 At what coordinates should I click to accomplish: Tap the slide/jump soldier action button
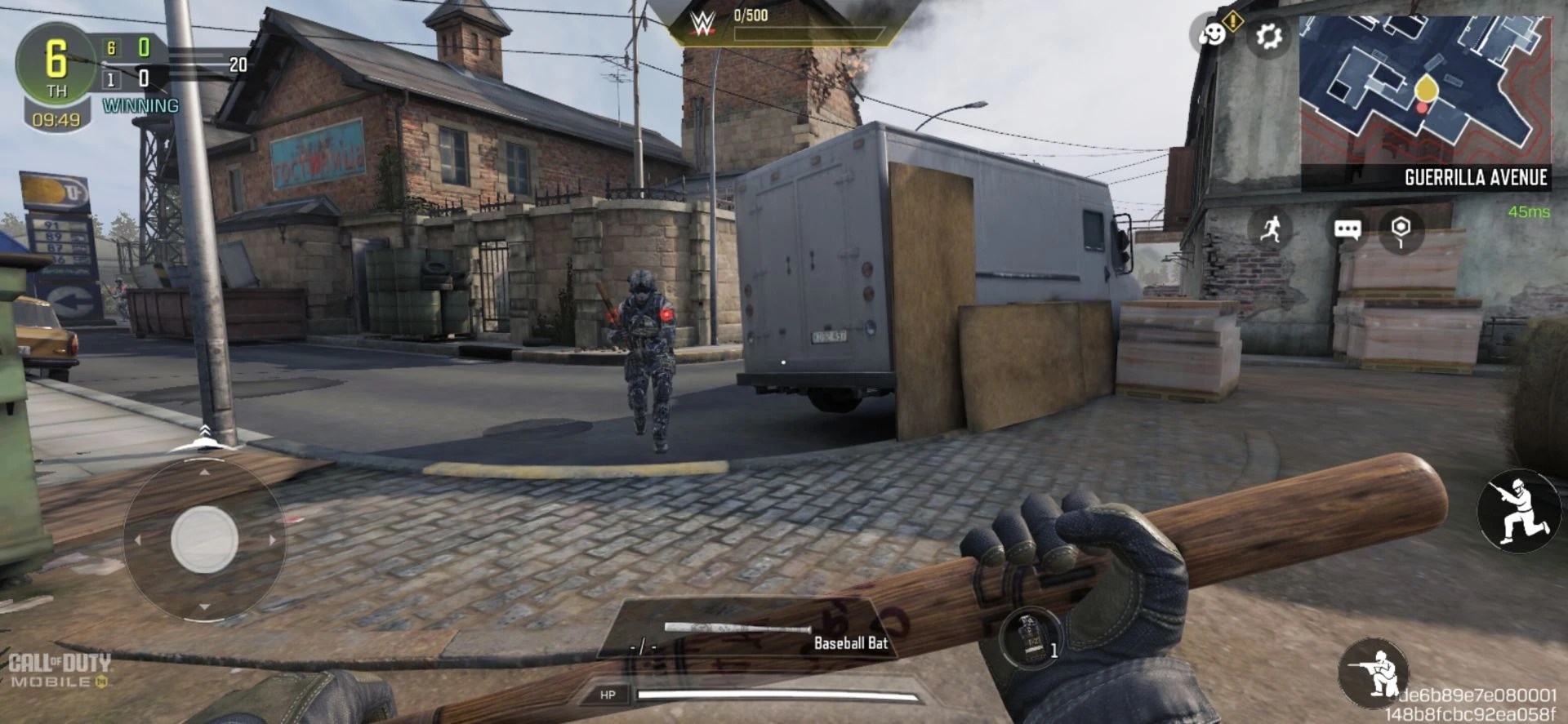tap(1517, 512)
